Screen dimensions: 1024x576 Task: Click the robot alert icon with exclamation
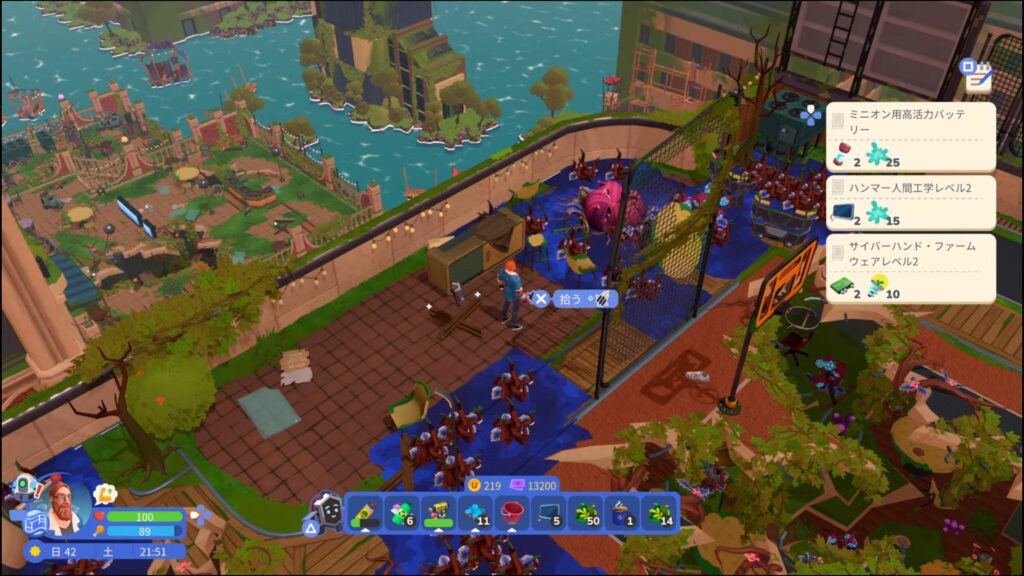click(x=27, y=487)
